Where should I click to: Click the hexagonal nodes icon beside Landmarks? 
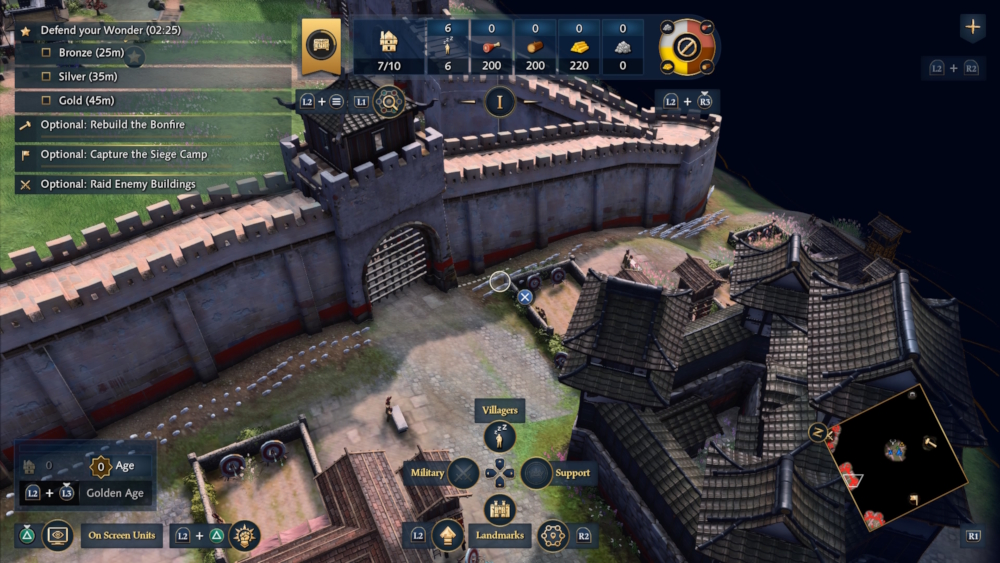click(x=553, y=536)
